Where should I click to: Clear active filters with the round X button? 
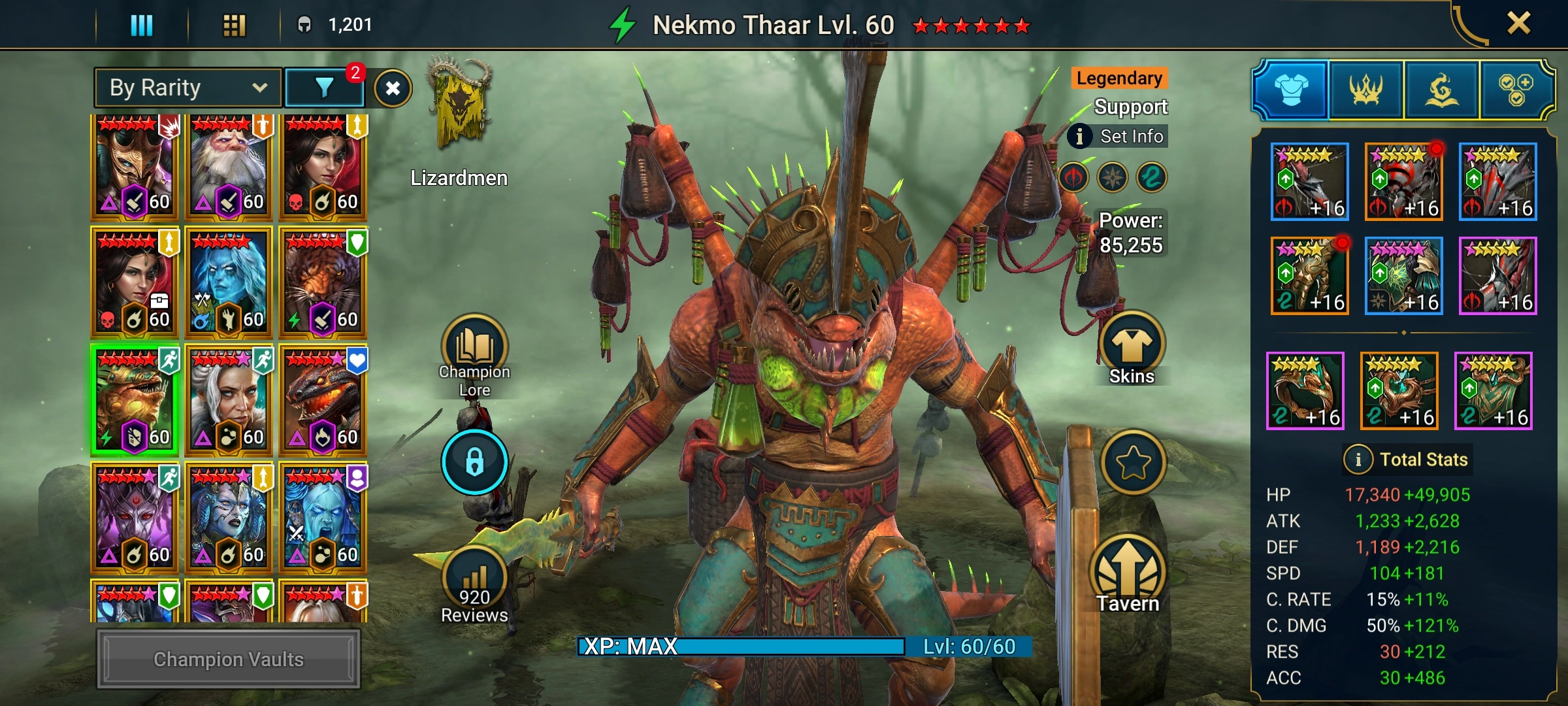[393, 88]
